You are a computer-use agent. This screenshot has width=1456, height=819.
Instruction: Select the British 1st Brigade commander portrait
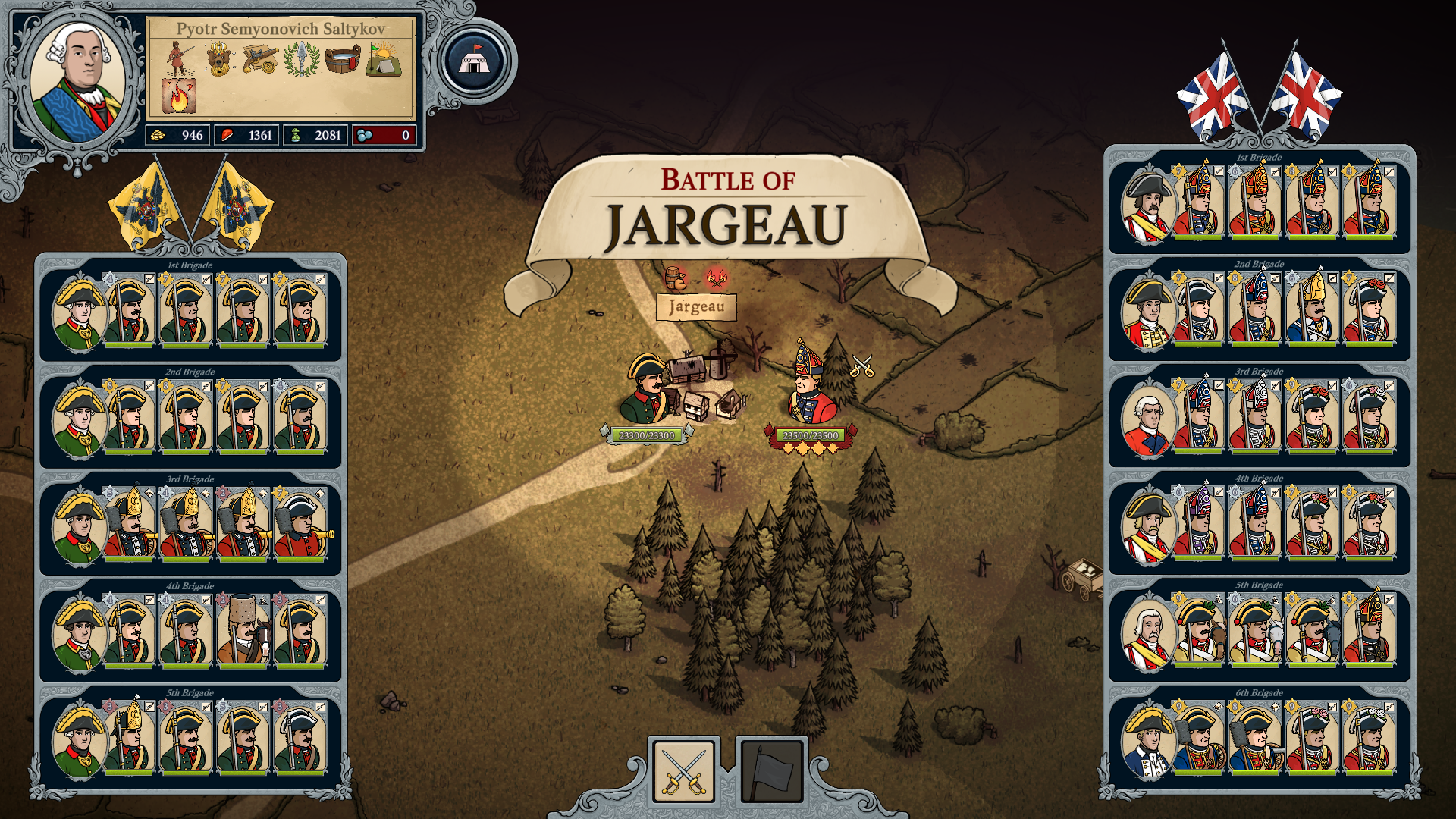pyautogui.click(x=1148, y=206)
